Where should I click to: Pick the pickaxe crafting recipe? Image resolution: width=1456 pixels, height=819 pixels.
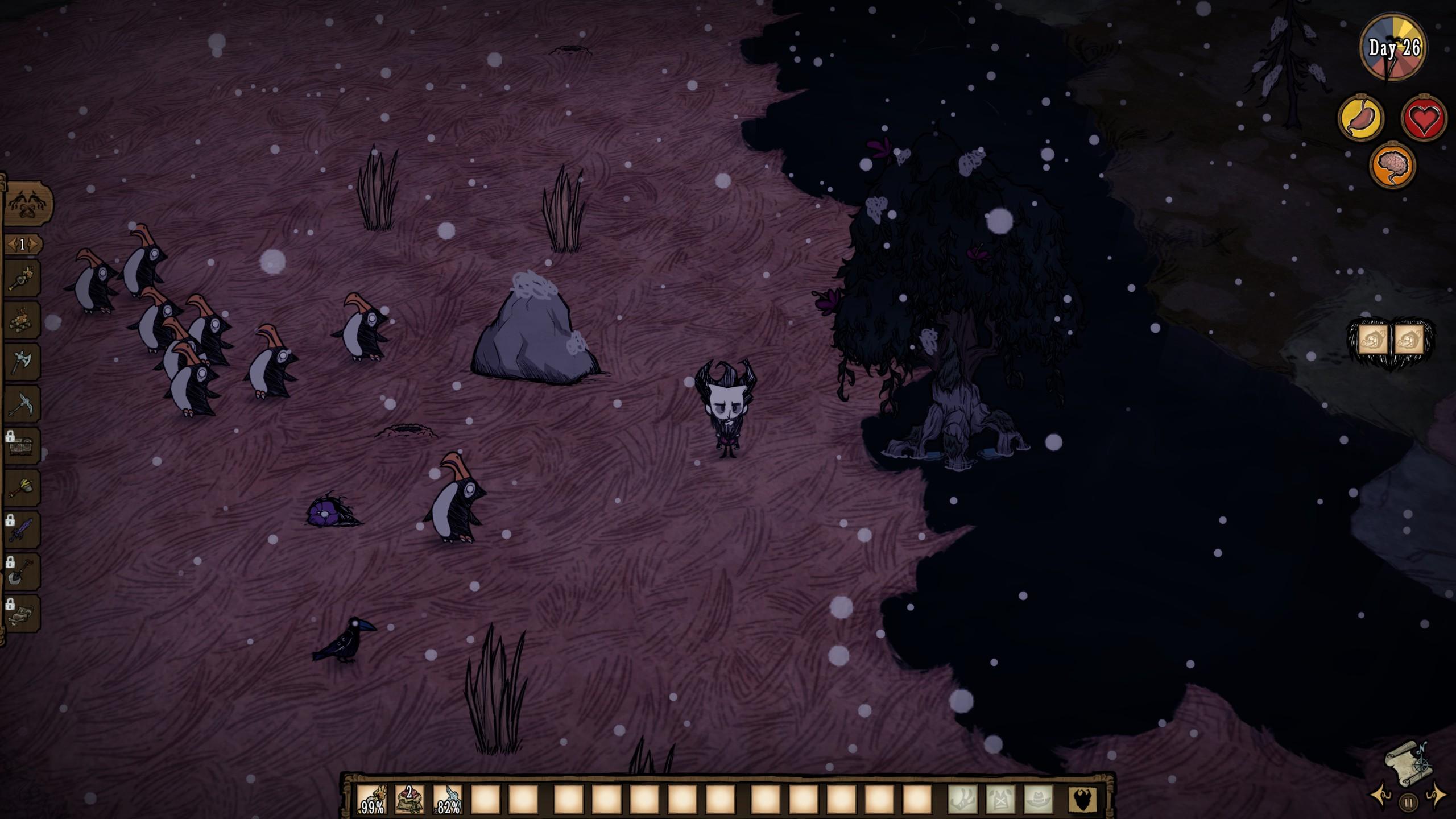tap(22, 404)
